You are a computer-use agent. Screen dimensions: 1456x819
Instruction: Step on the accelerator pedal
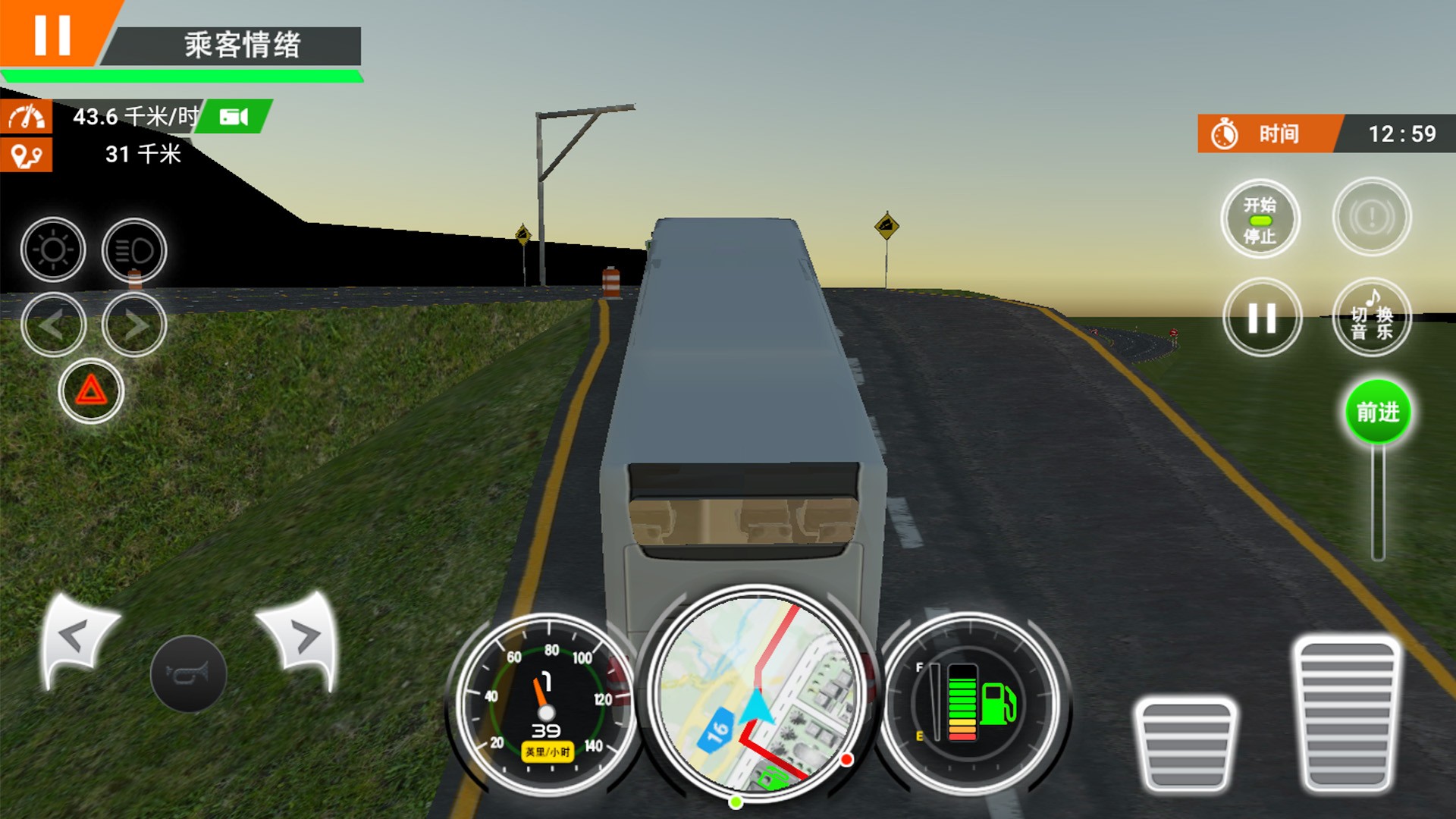(1347, 713)
